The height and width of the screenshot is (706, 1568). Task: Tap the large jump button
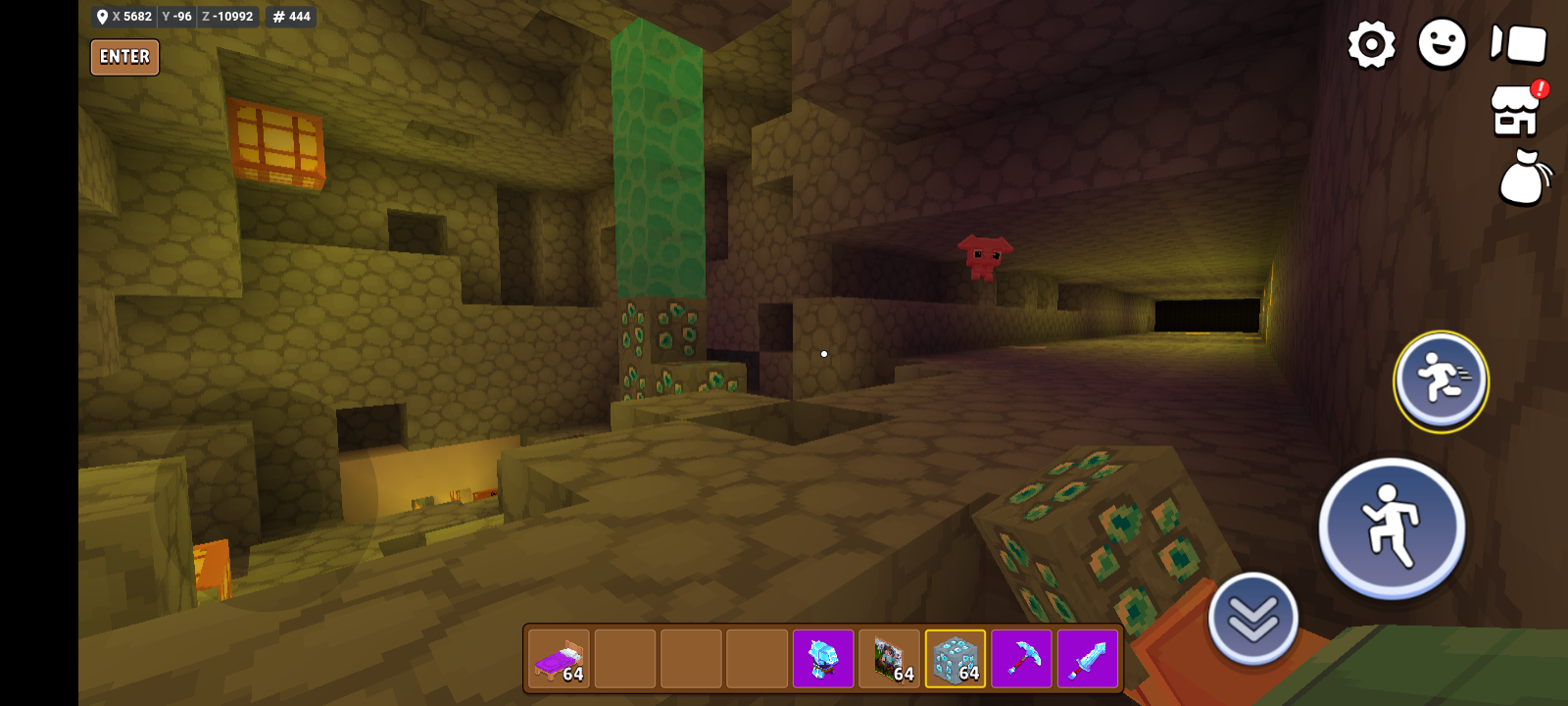point(1392,528)
